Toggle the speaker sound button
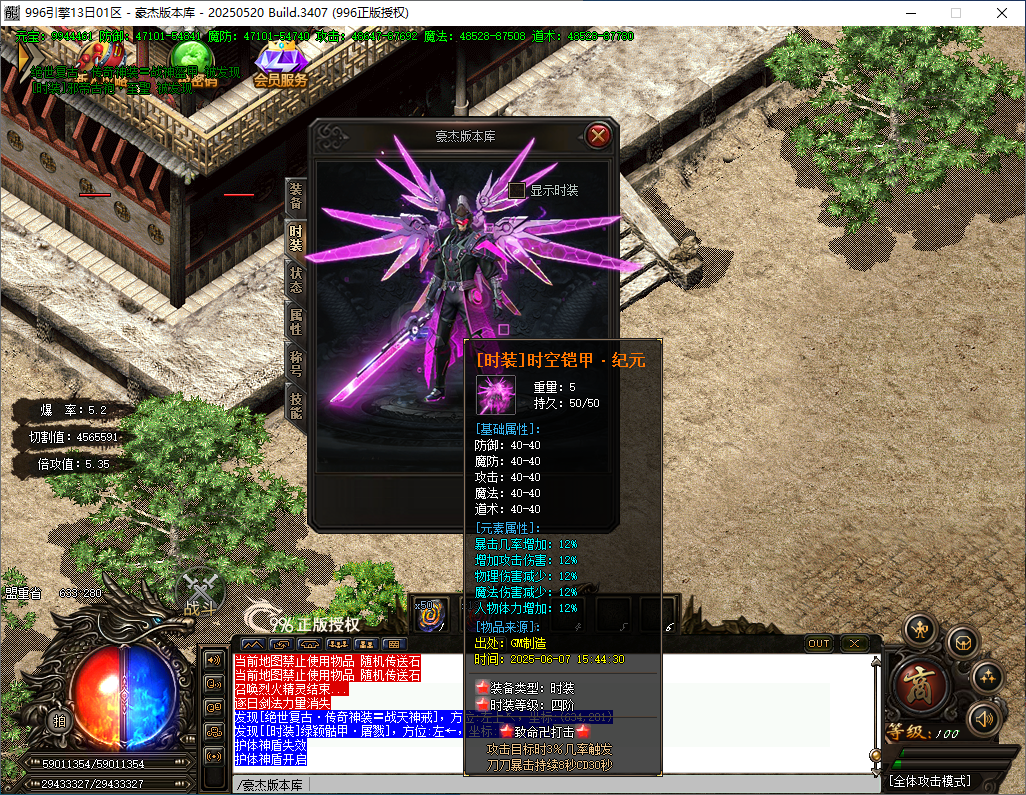The image size is (1026, 795). point(984,717)
